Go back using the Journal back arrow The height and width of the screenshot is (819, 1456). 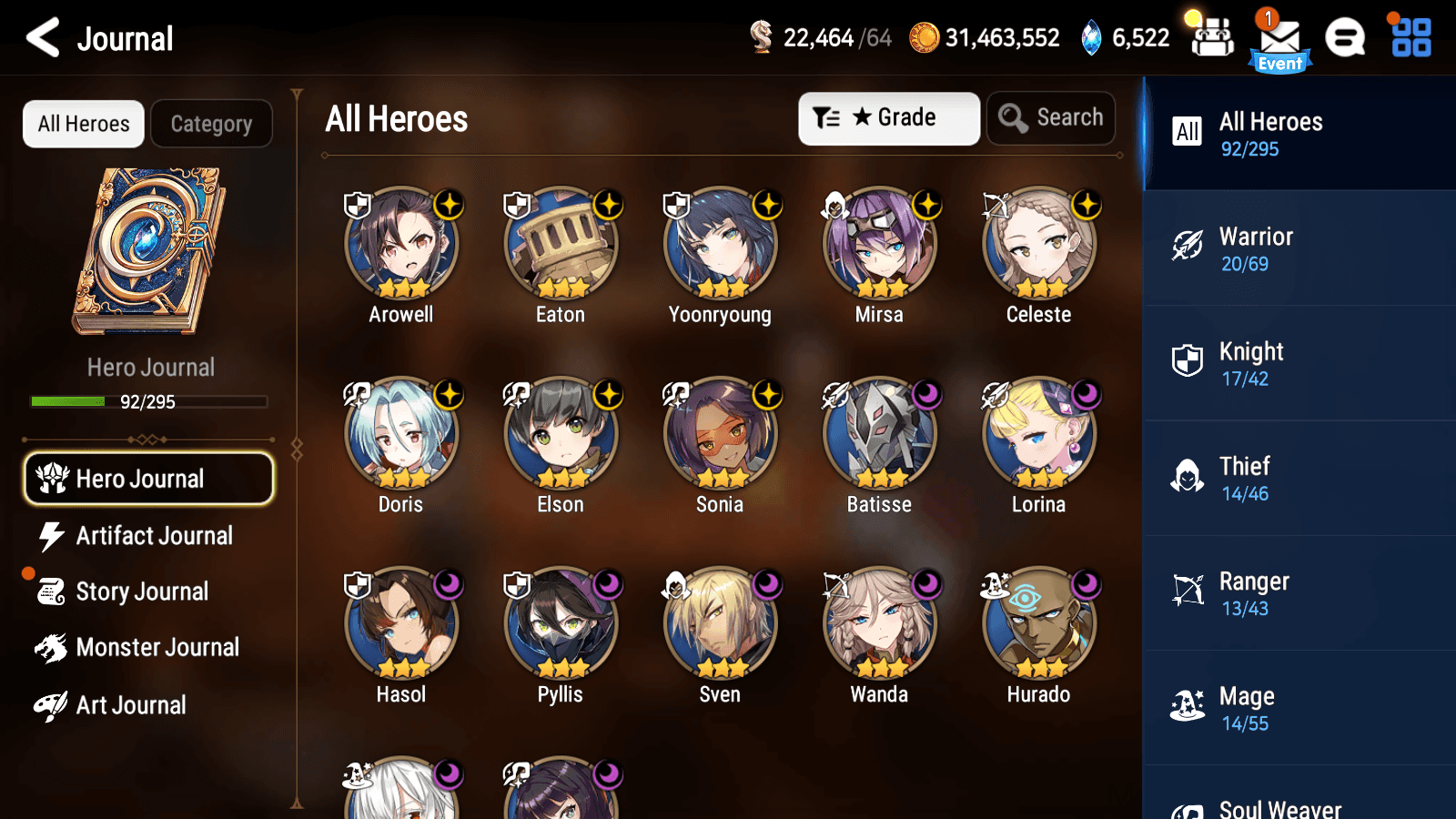[x=40, y=38]
